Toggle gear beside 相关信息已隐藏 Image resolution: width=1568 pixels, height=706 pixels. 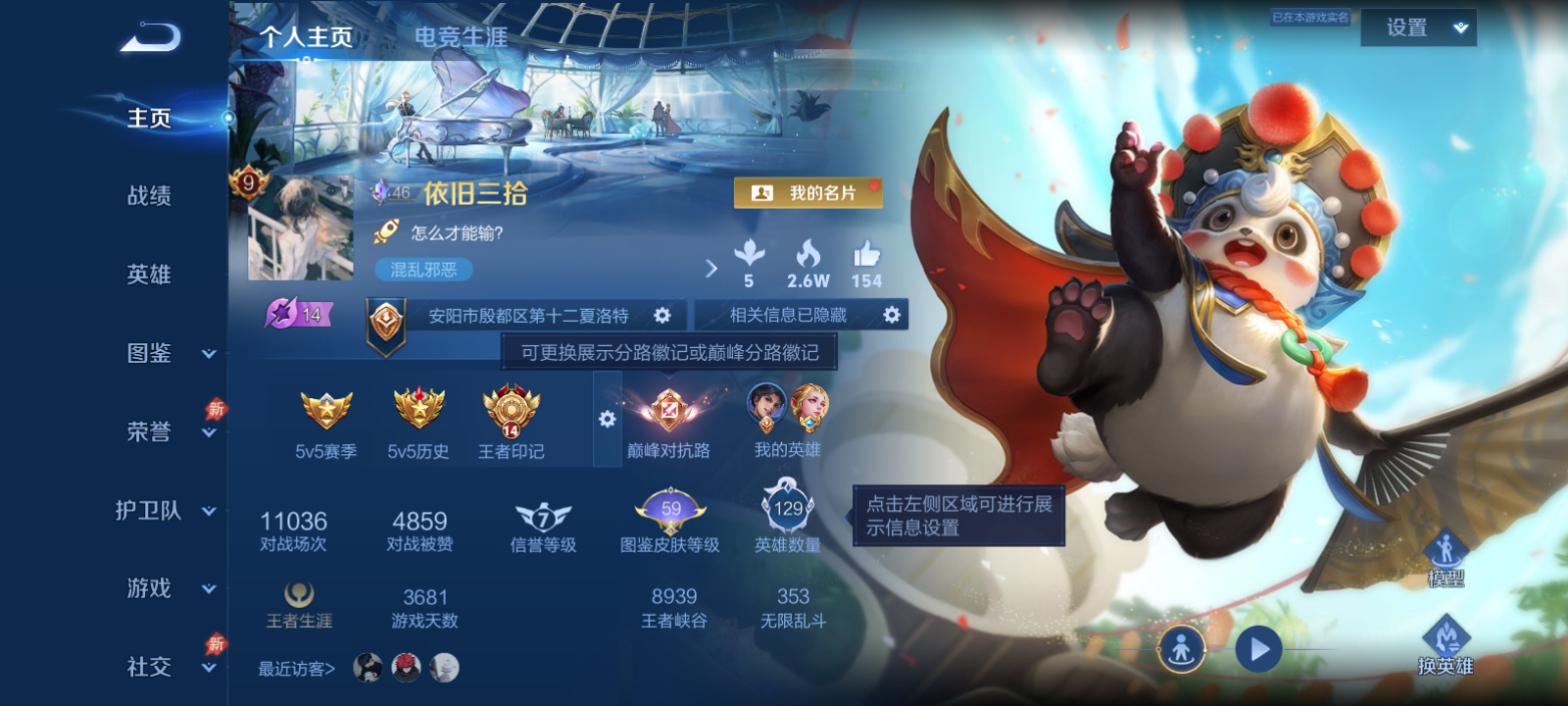890,315
